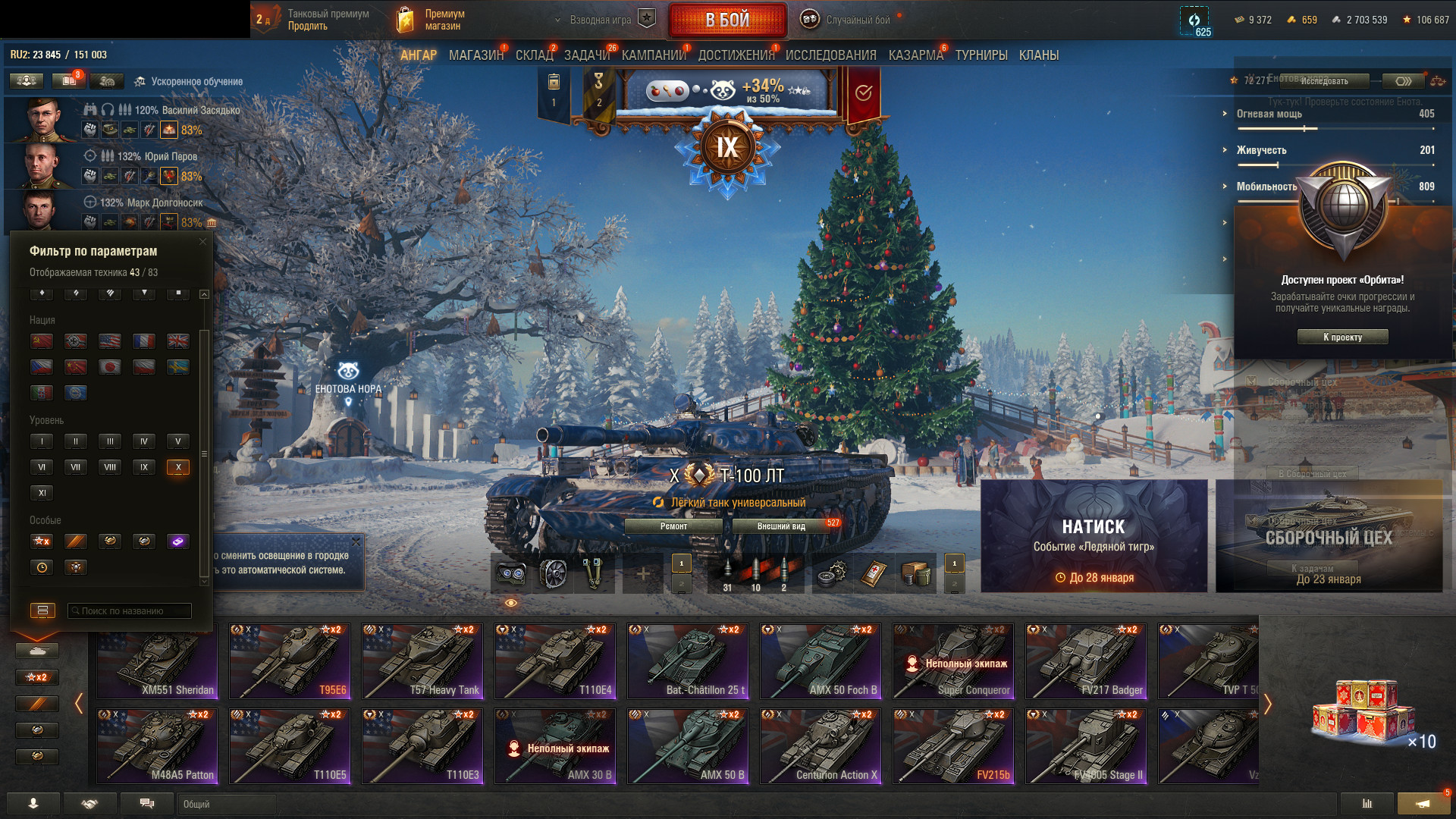
Task: Open the МАГАЗИН tab
Action: click(475, 55)
